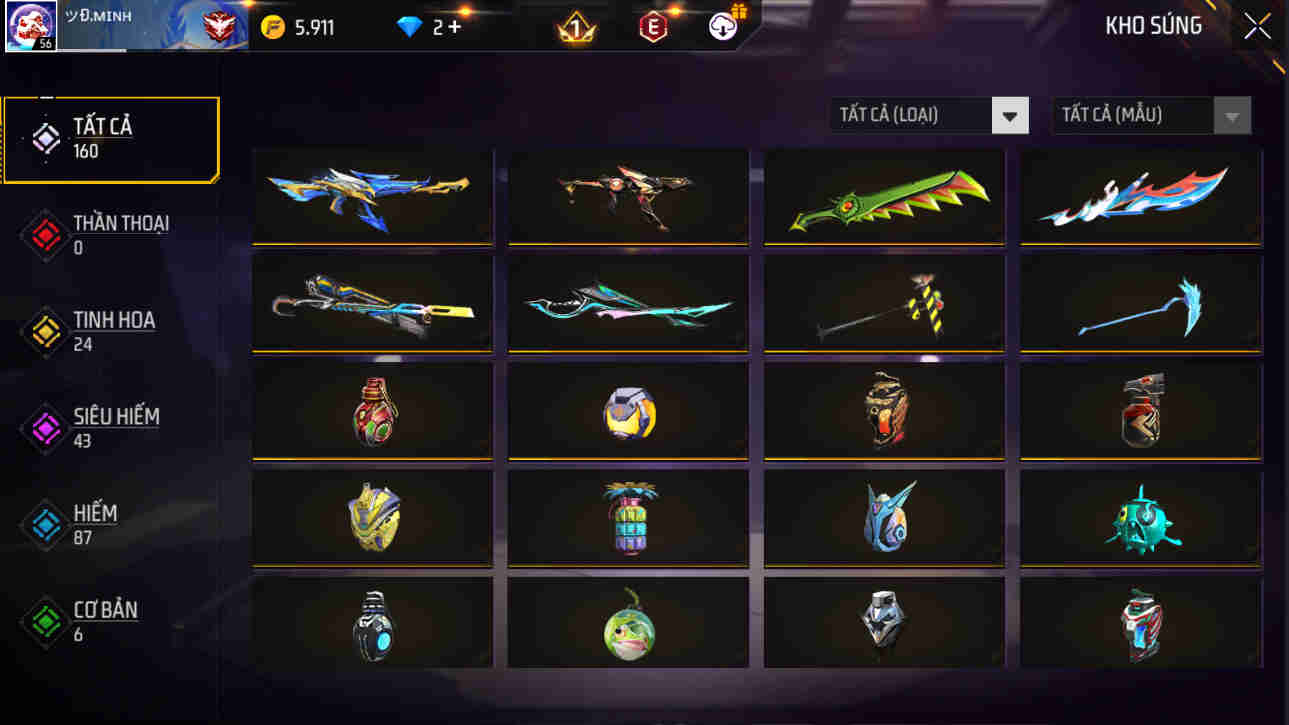The image size is (1289, 725).
Task: Open the CƠ BẢN green rarity icon
Action: click(44, 618)
